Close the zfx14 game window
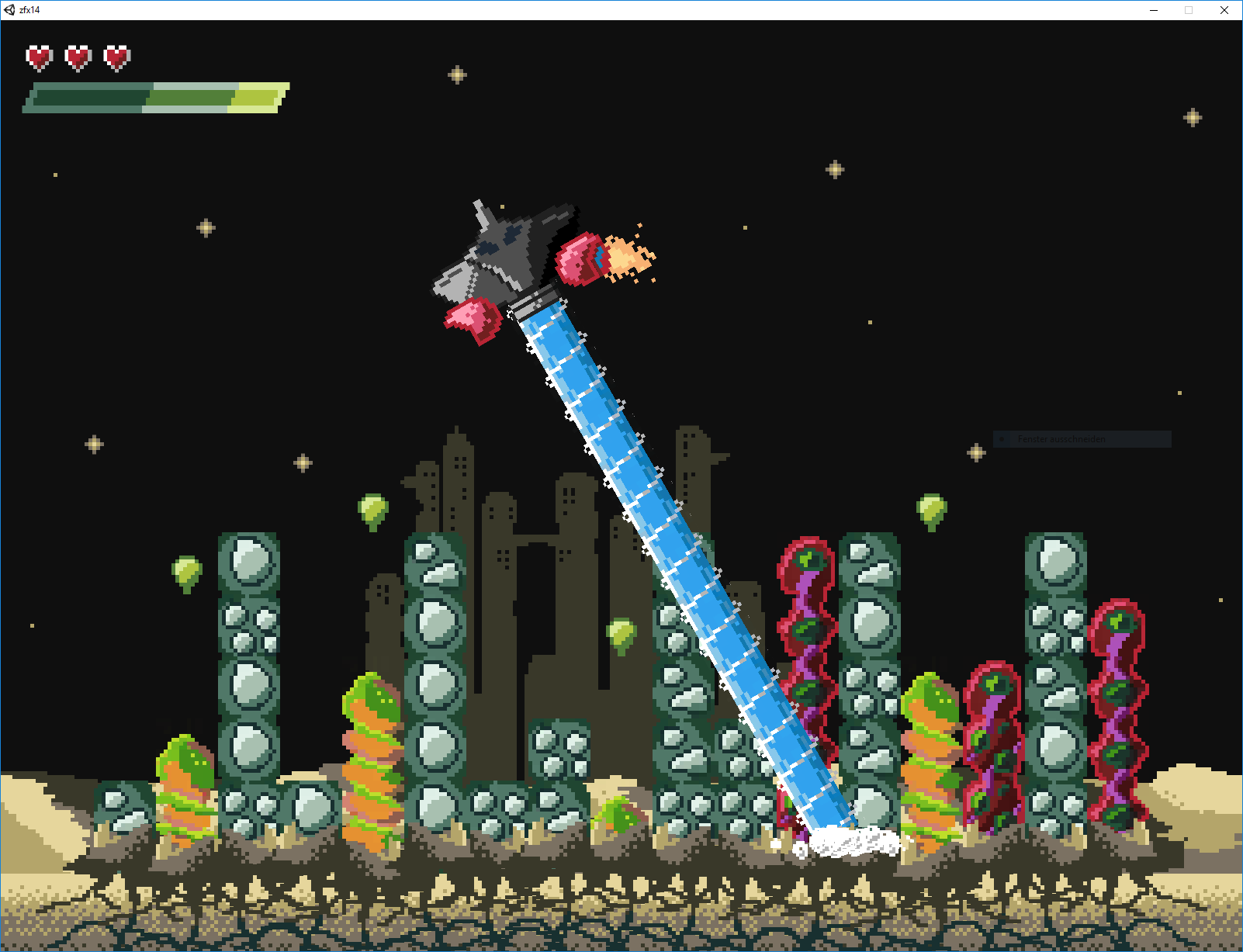This screenshot has height=952, width=1243. pyautogui.click(x=1224, y=10)
